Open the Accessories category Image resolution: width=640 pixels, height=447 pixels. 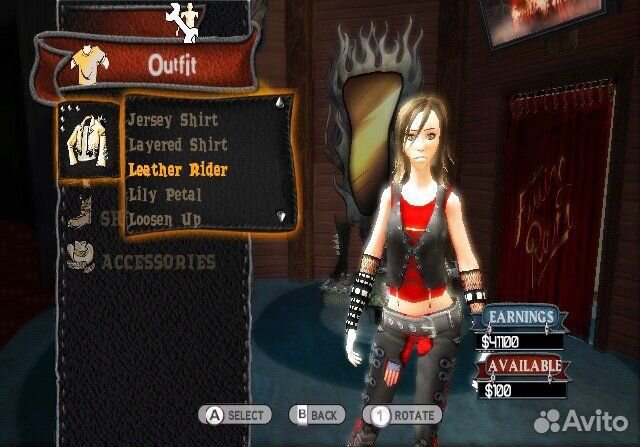(158, 262)
